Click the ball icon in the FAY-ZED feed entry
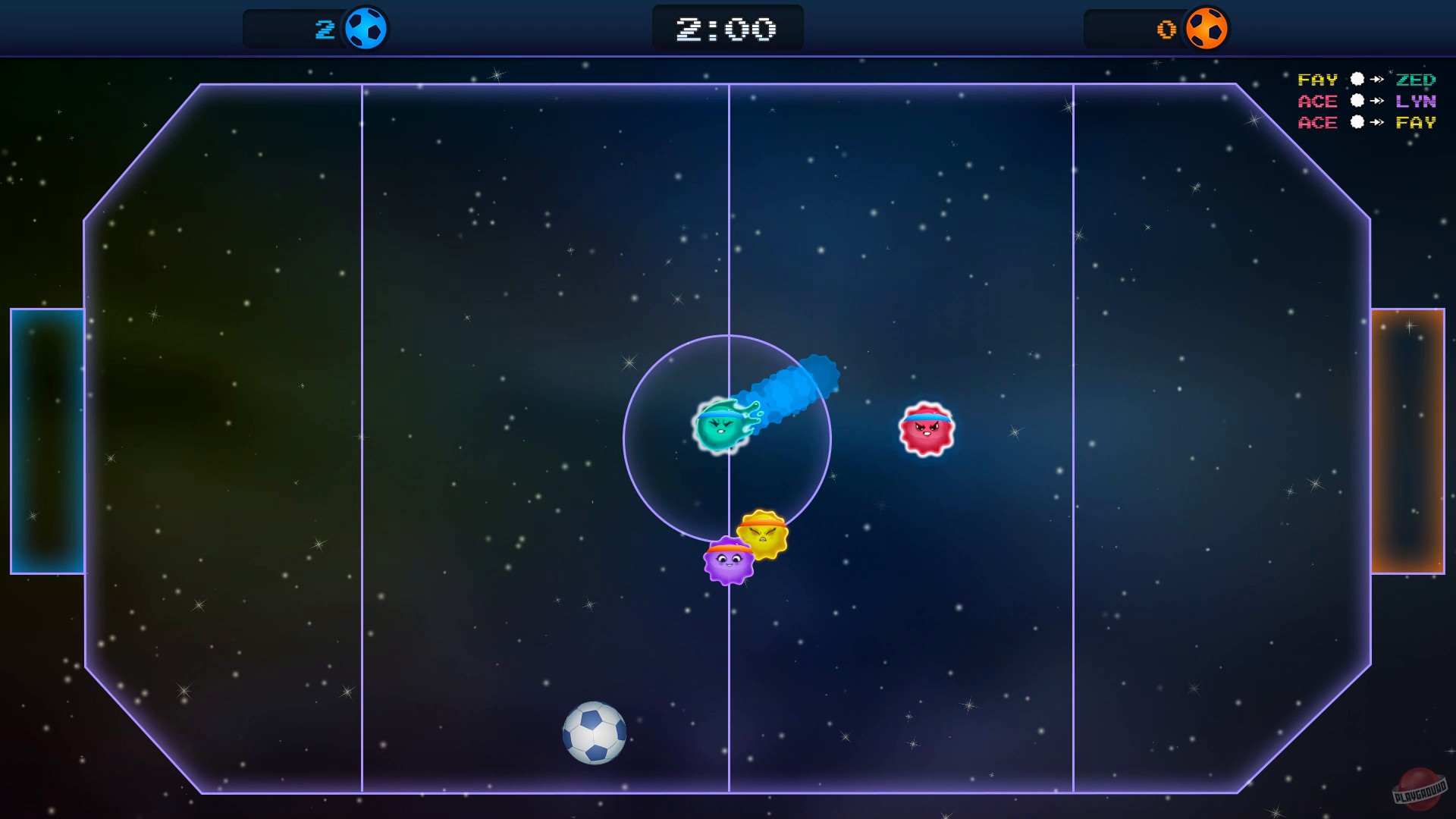 point(1356,79)
